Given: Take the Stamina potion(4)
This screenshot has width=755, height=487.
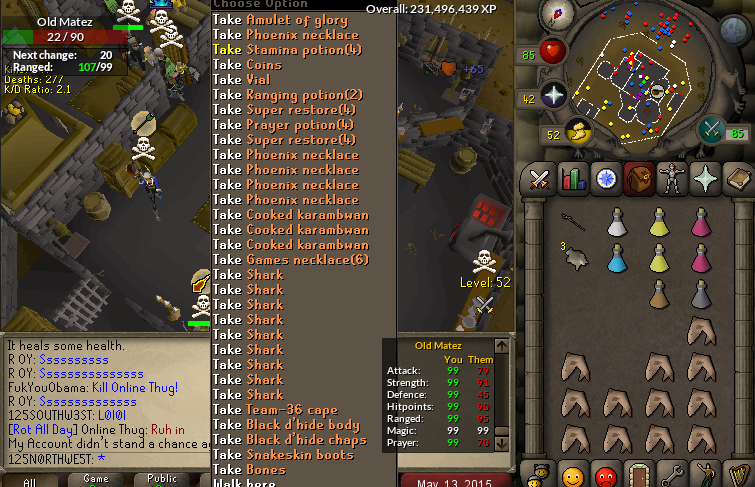Looking at the screenshot, I should 283,50.
